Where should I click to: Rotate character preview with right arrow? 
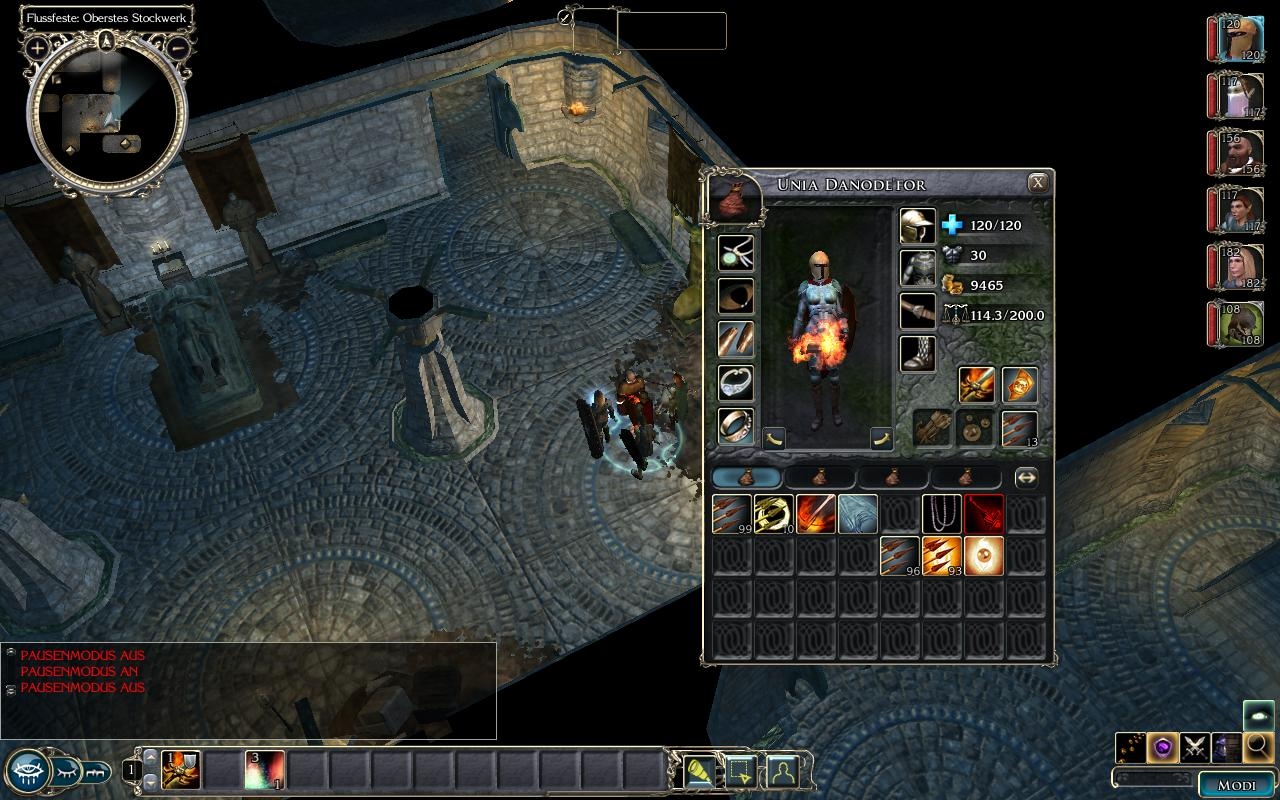click(x=880, y=438)
